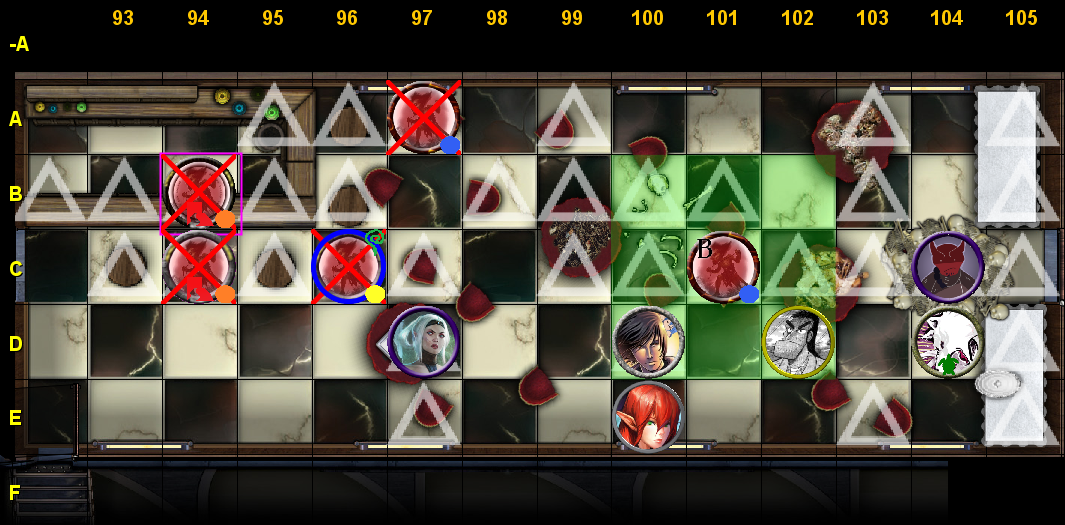Select the crossed-out enemy in the magenta box
Screen dimensions: 1065x525
click(200, 192)
